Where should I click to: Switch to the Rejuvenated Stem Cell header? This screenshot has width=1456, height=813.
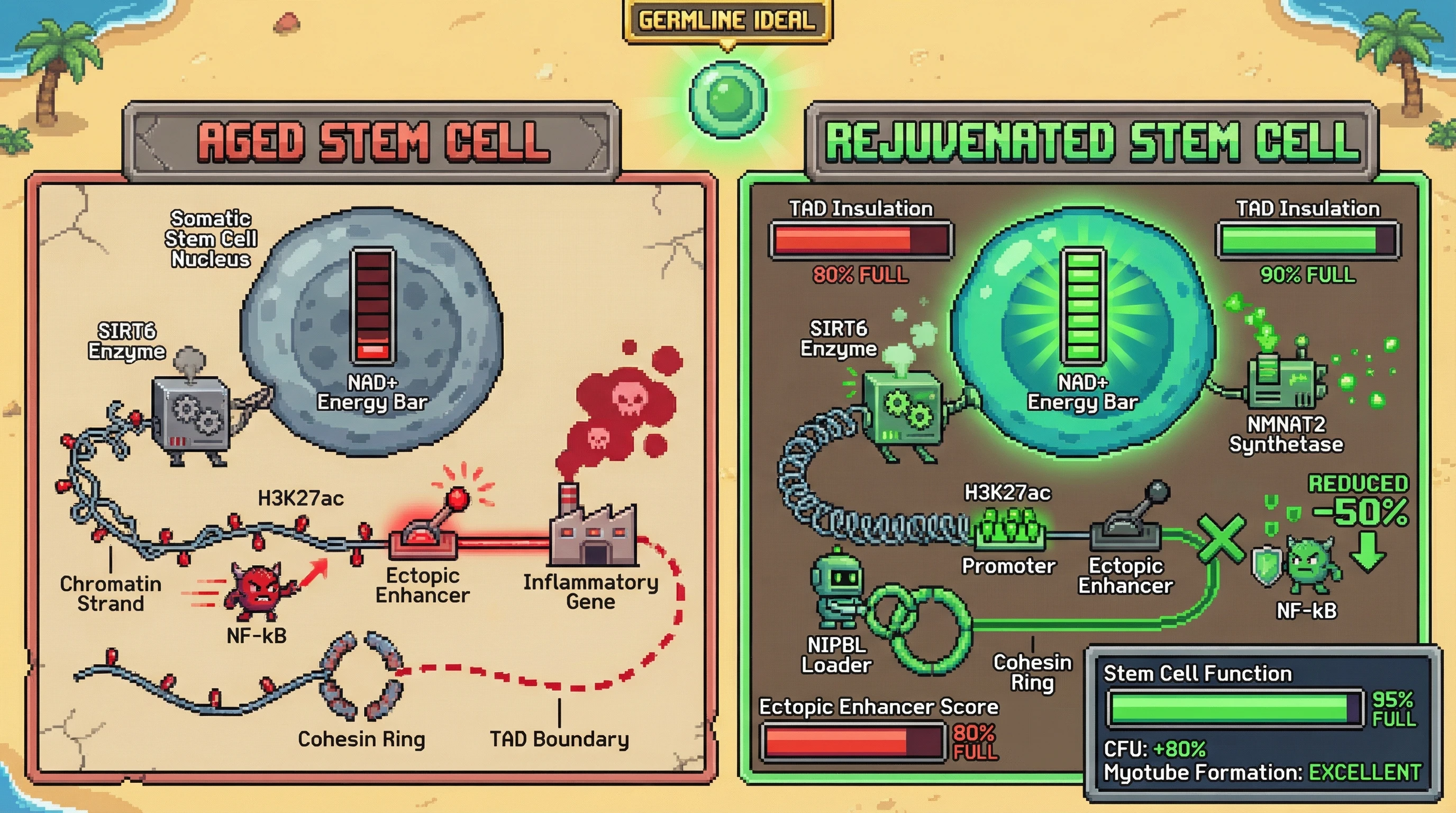point(1092,141)
